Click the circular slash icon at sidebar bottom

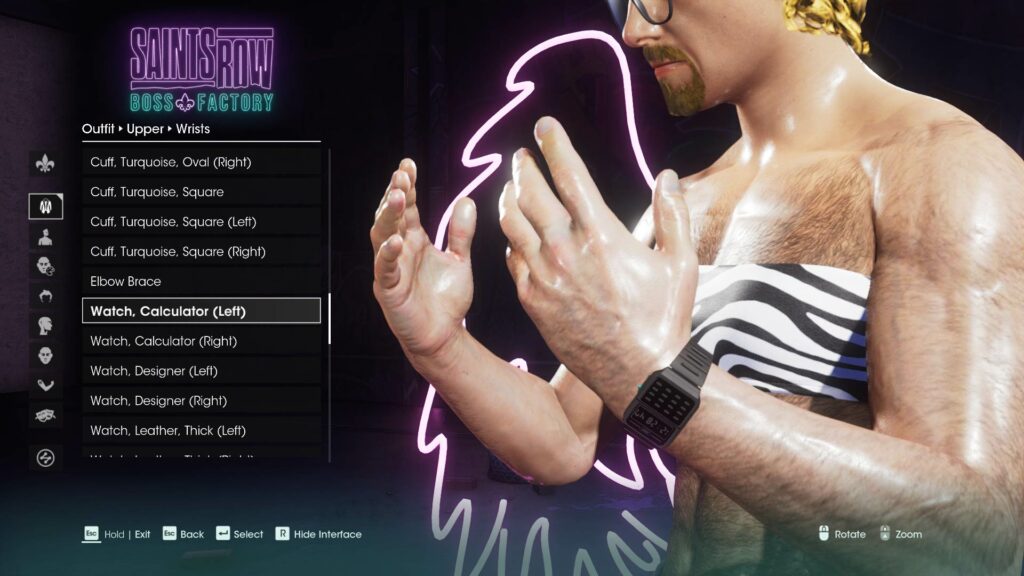pyautogui.click(x=45, y=458)
